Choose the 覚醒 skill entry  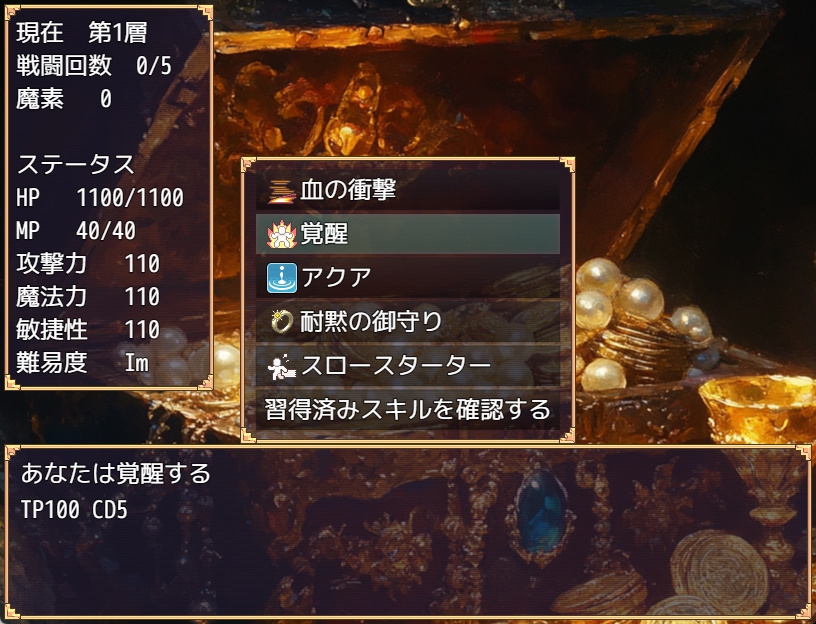click(408, 234)
